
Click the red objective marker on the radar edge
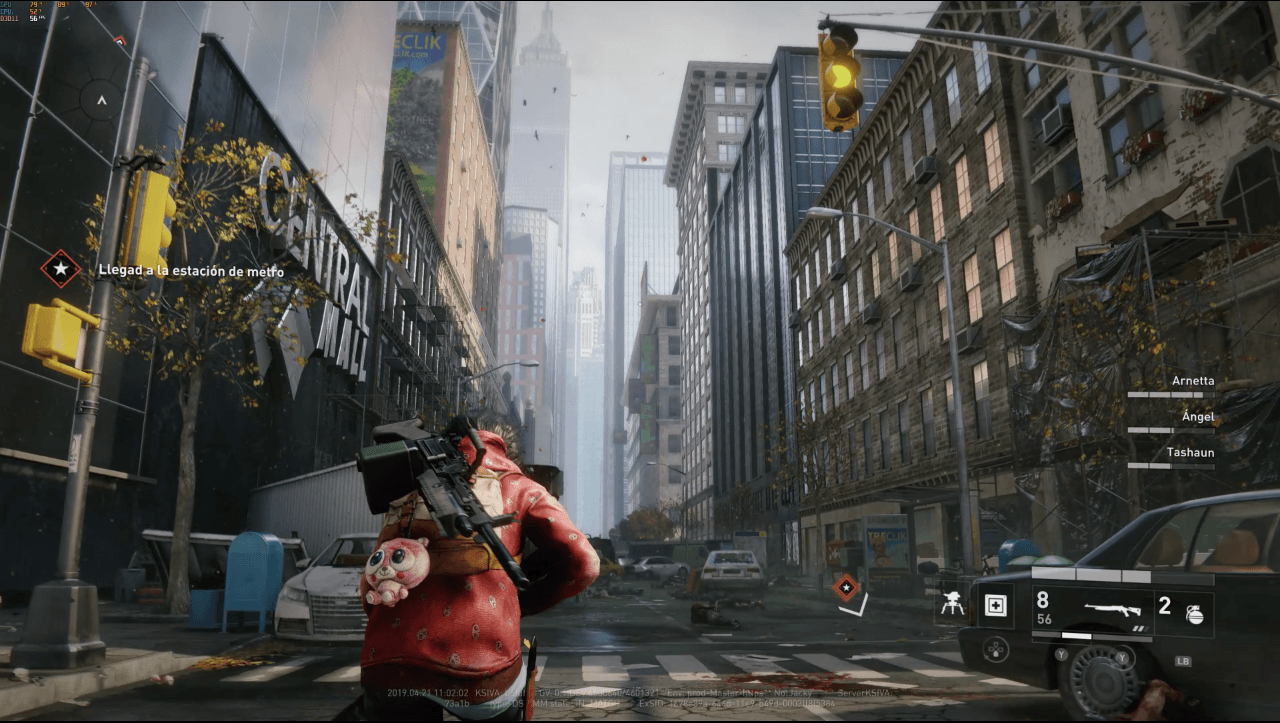click(121, 42)
